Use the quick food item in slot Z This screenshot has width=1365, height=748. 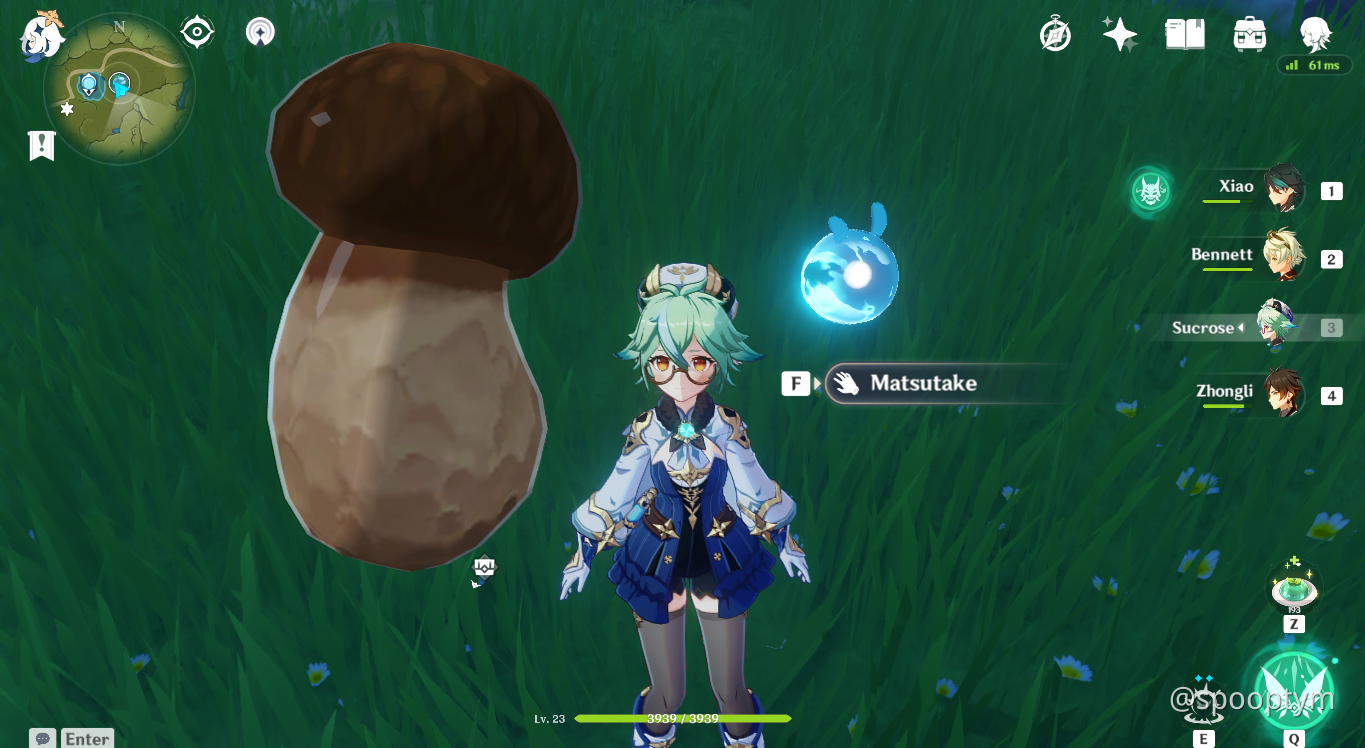1293,590
